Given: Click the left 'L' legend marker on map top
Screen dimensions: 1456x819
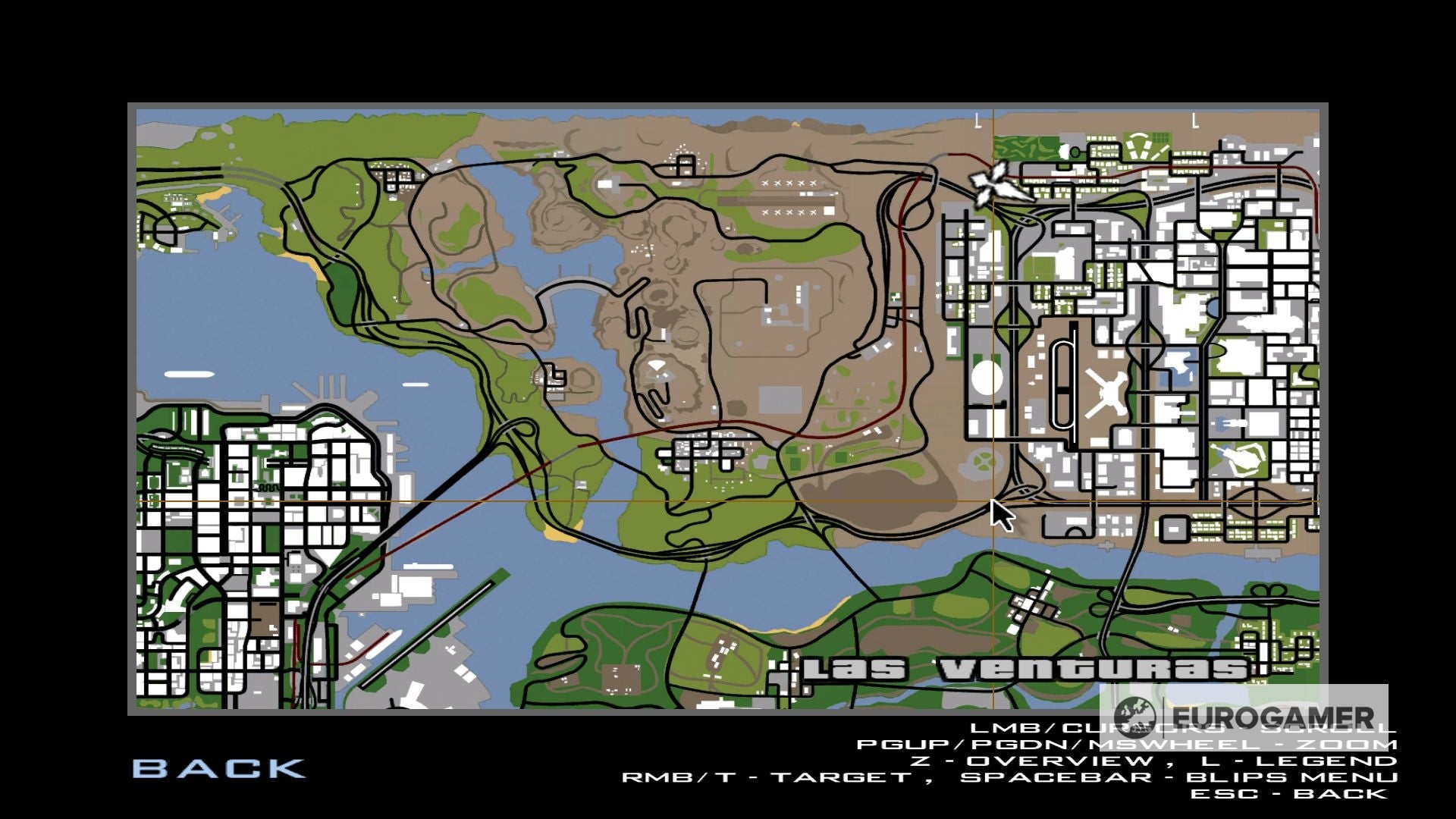Looking at the screenshot, I should [978, 120].
